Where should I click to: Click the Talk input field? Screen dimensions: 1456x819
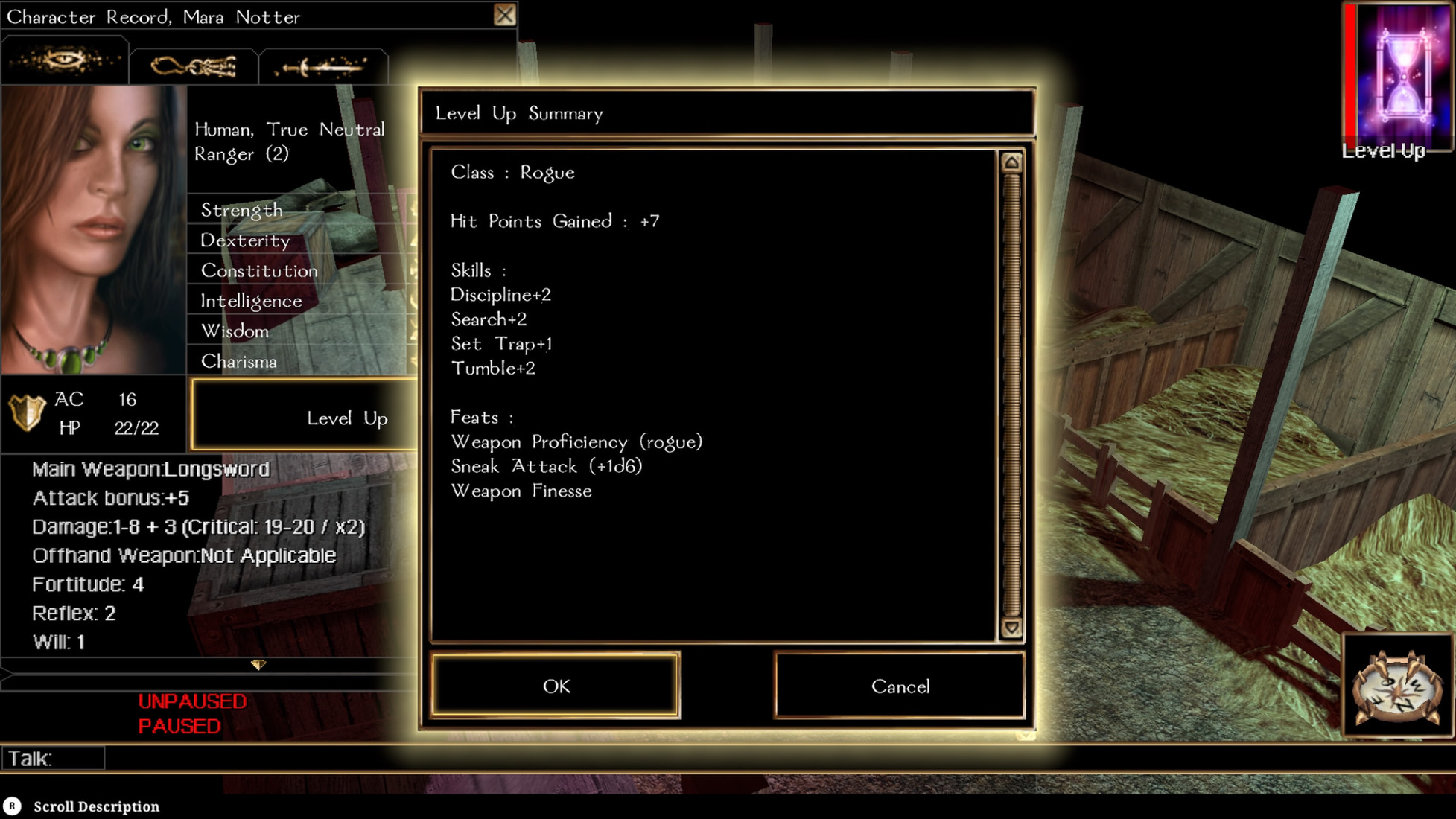(52, 758)
